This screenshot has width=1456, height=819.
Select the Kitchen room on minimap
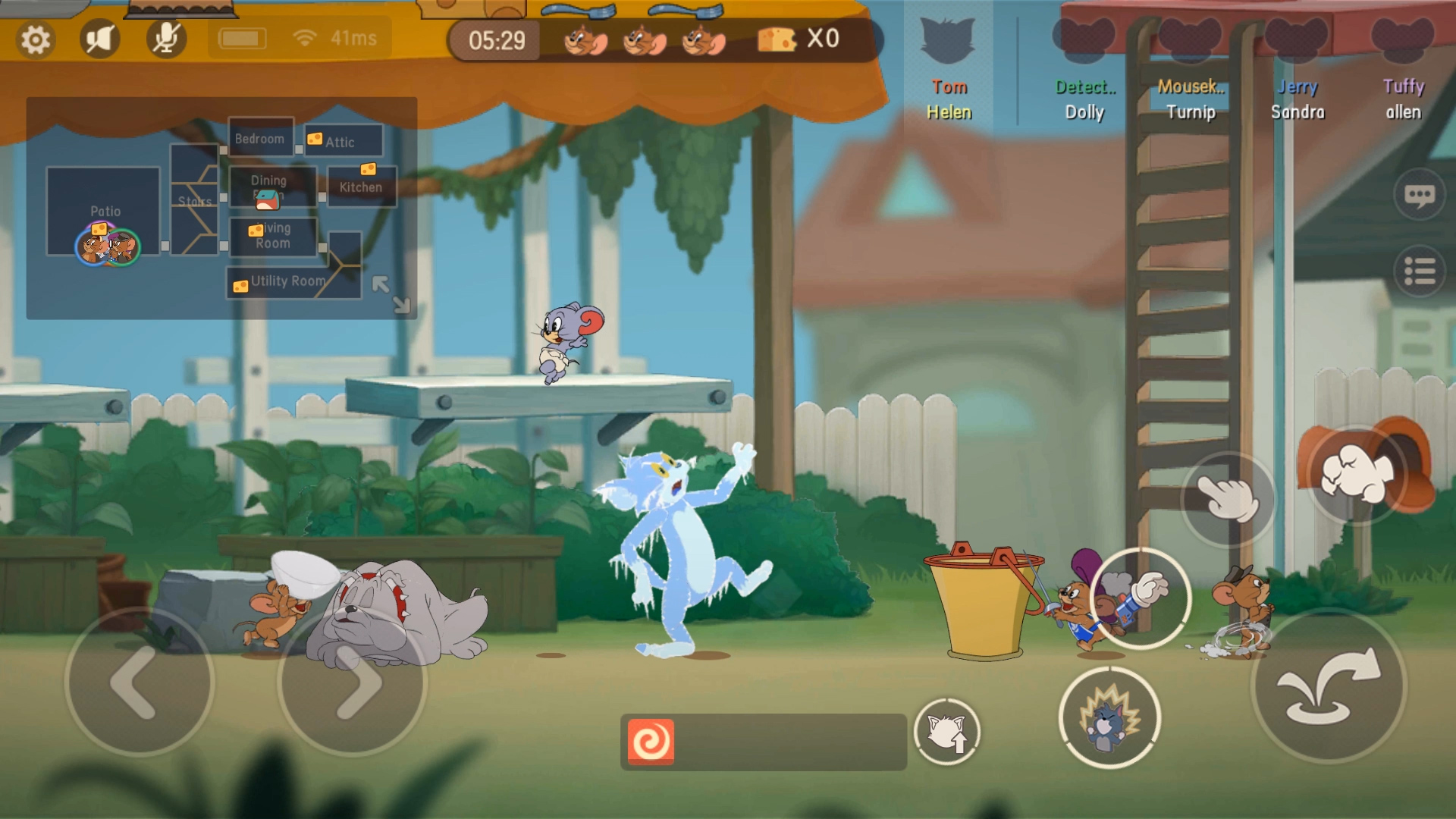362,186
